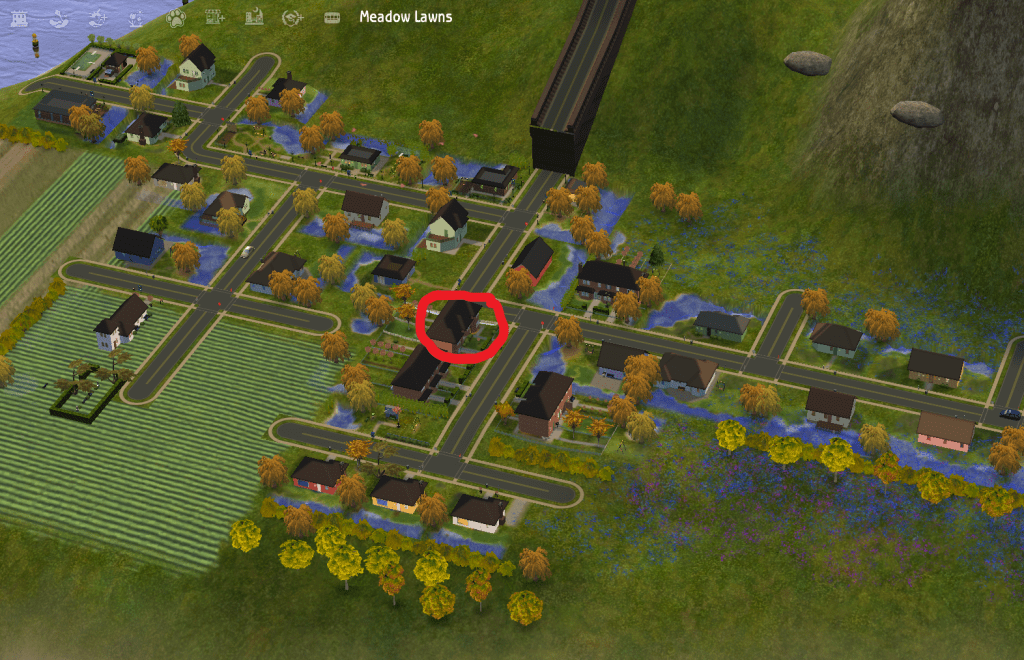Choose the city buildings at night icon
1024x660 pixels.
click(x=253, y=16)
